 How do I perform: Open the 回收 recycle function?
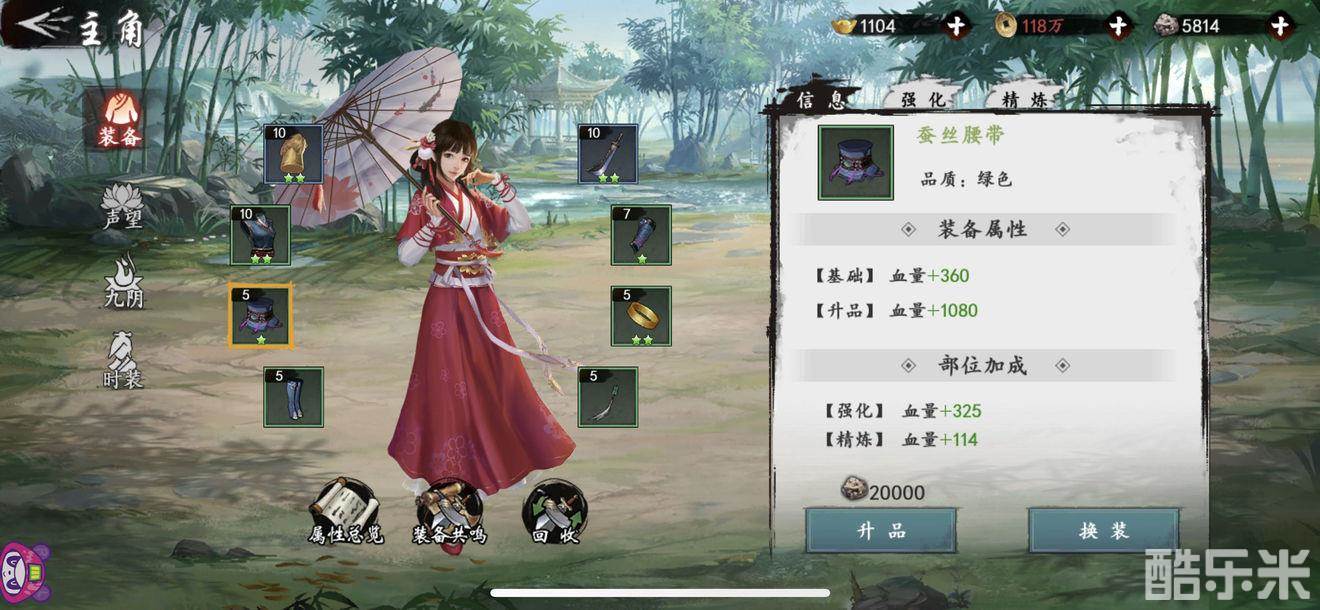click(554, 512)
